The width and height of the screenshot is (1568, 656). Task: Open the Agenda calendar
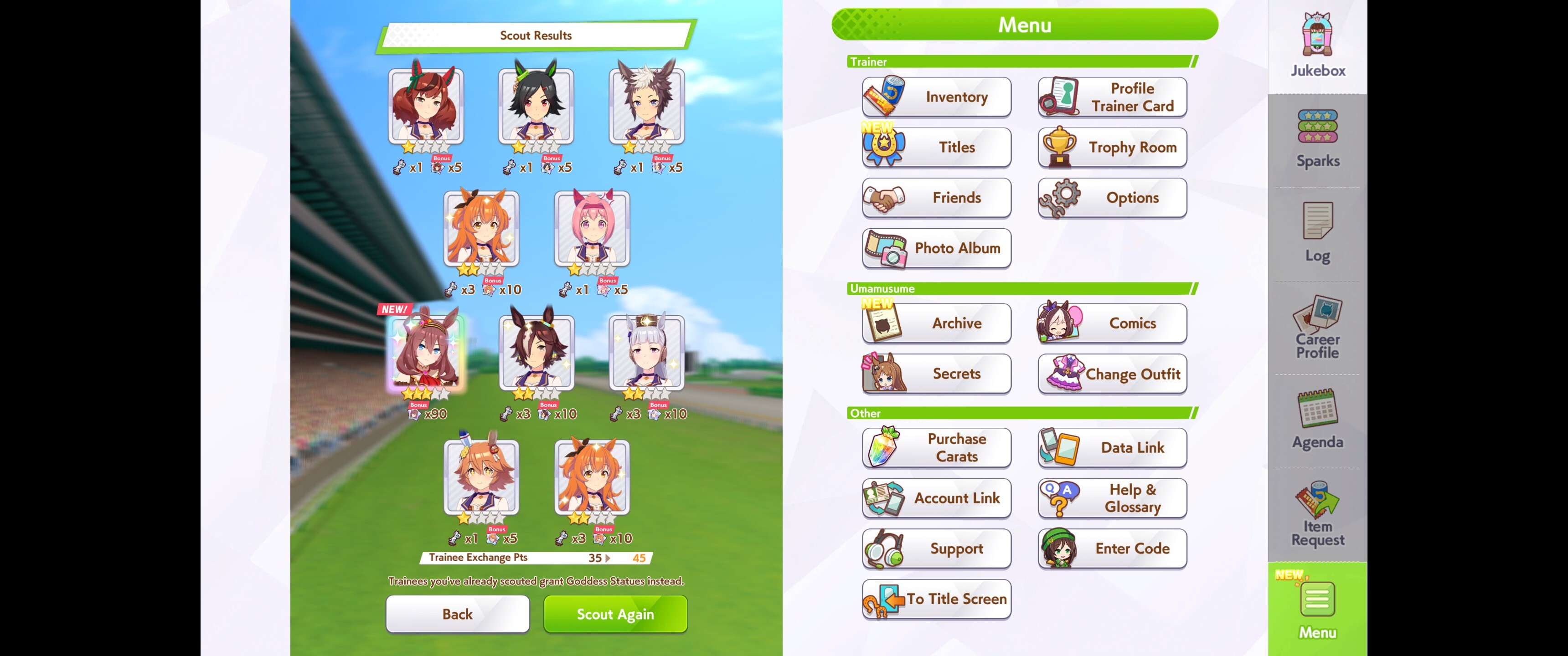click(x=1317, y=419)
